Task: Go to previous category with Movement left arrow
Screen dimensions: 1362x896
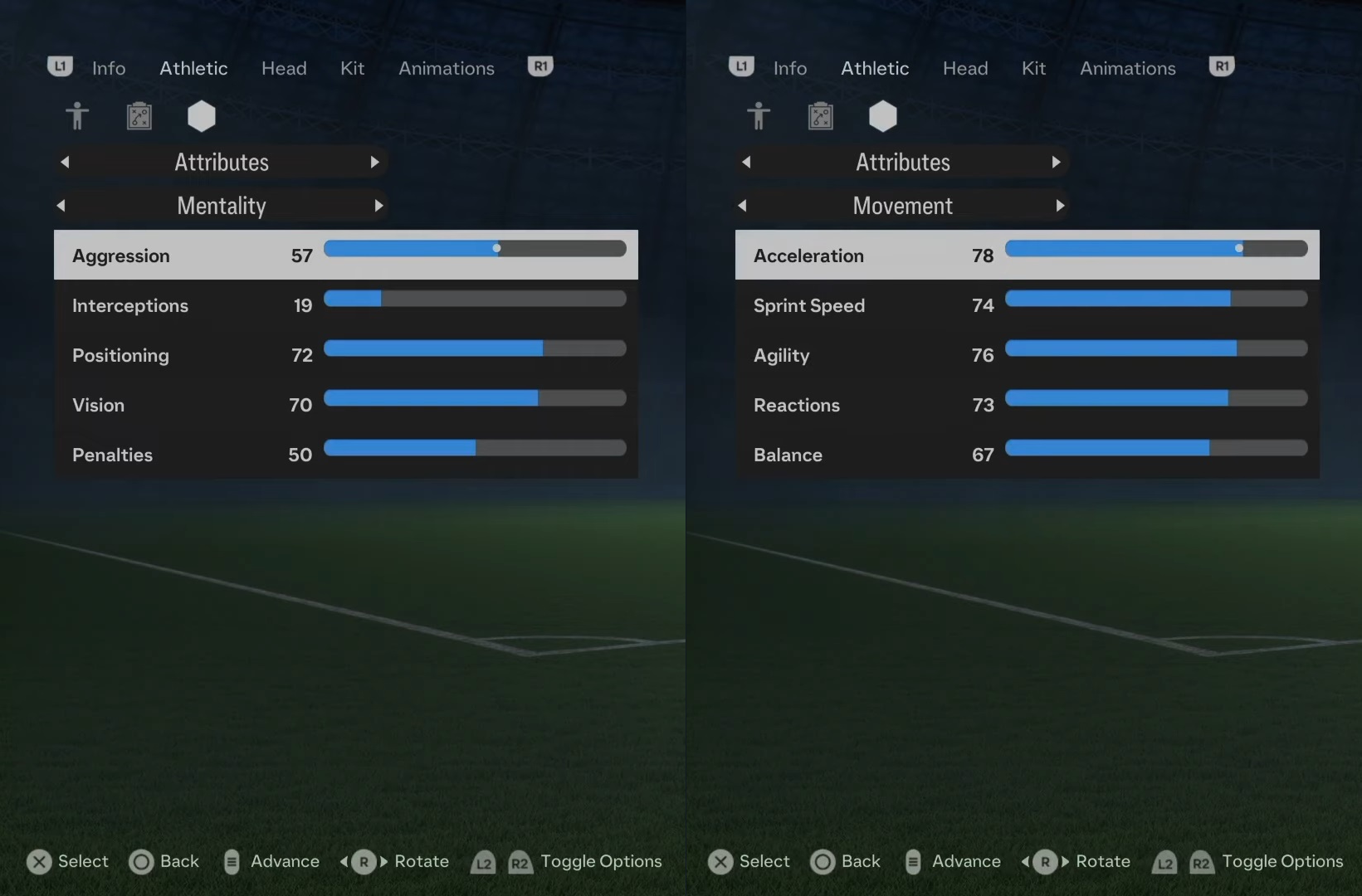Action: (x=743, y=206)
